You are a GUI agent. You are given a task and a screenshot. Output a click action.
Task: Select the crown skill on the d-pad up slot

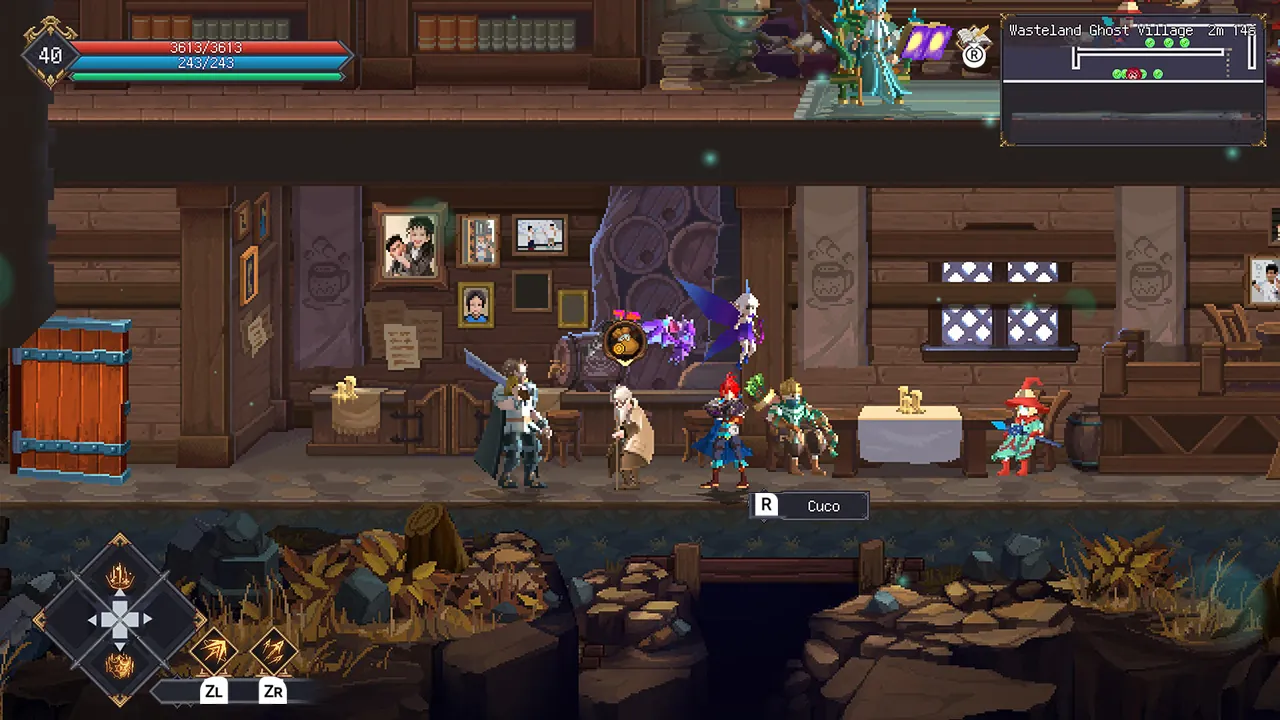click(120, 576)
